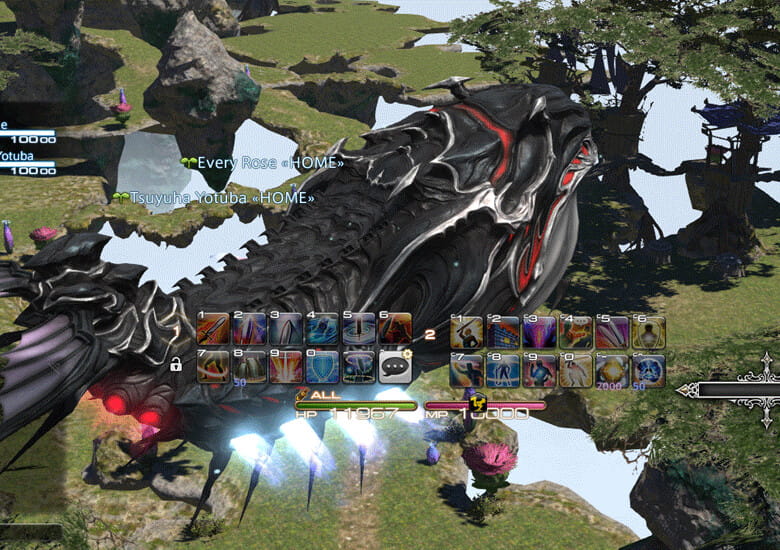
Task: Activate the blue water swirl ability
Action: pos(322,330)
